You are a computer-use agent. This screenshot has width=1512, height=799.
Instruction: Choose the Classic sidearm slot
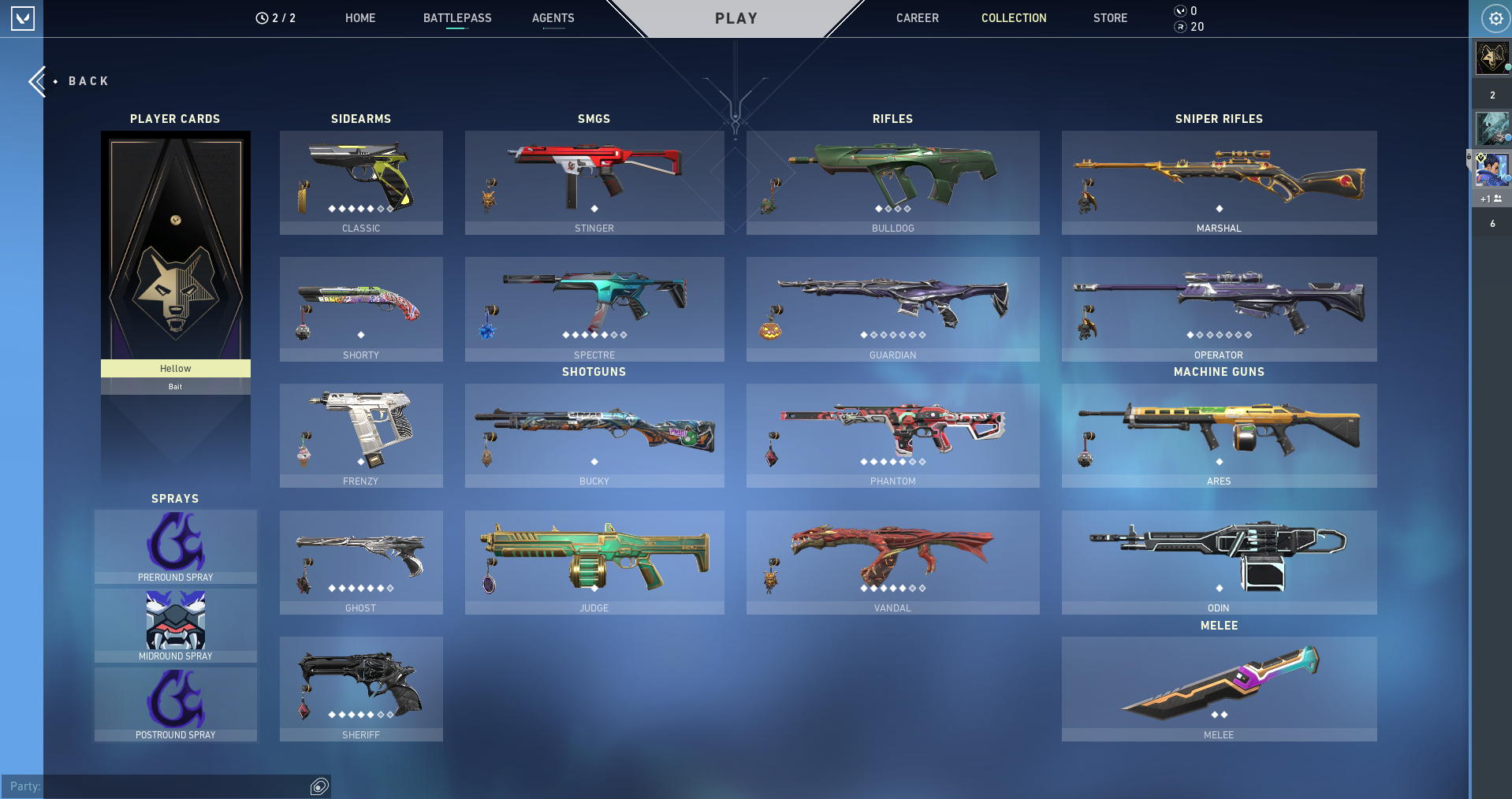pos(361,183)
